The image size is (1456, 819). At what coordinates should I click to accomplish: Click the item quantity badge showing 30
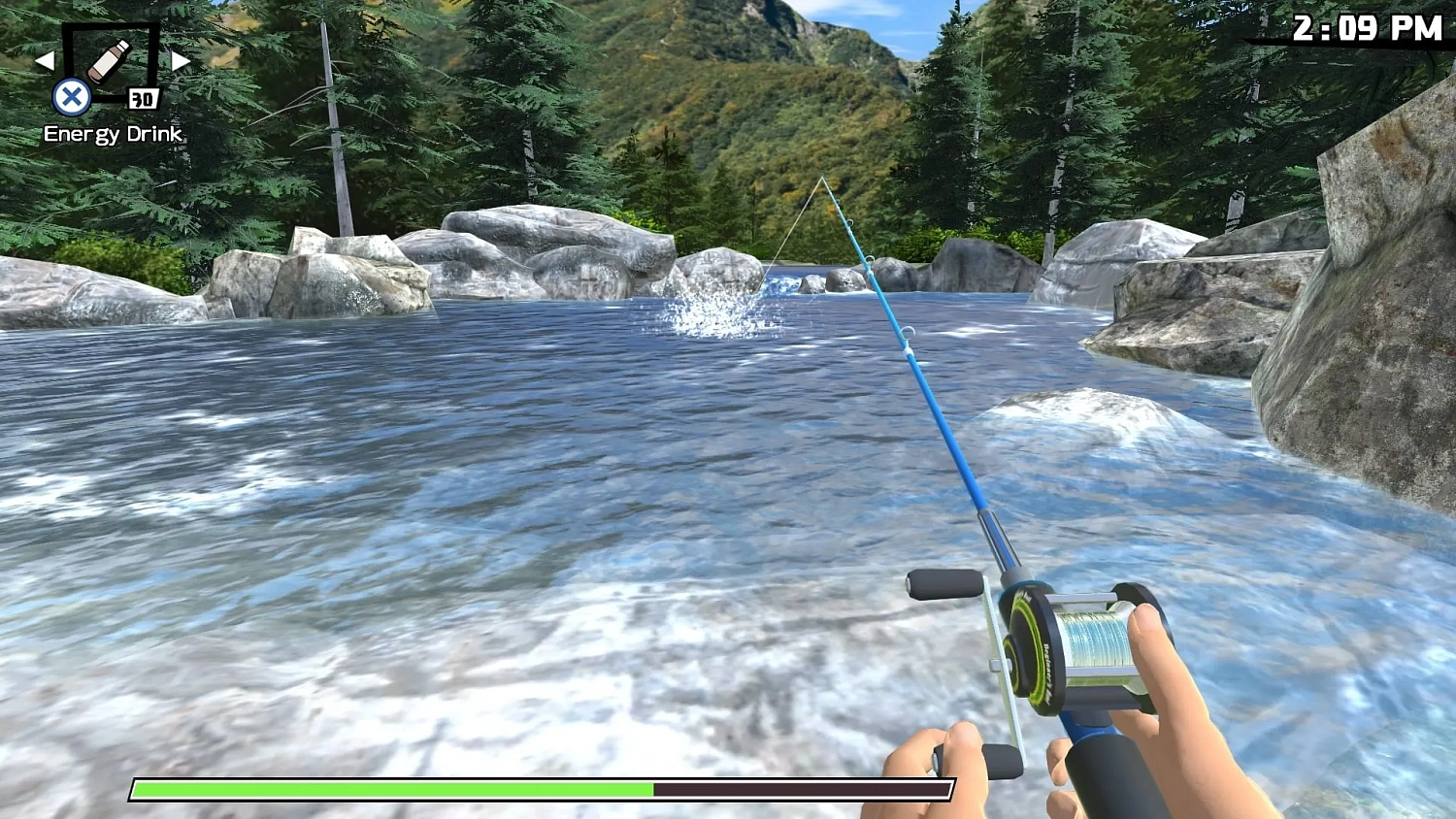[x=143, y=97]
